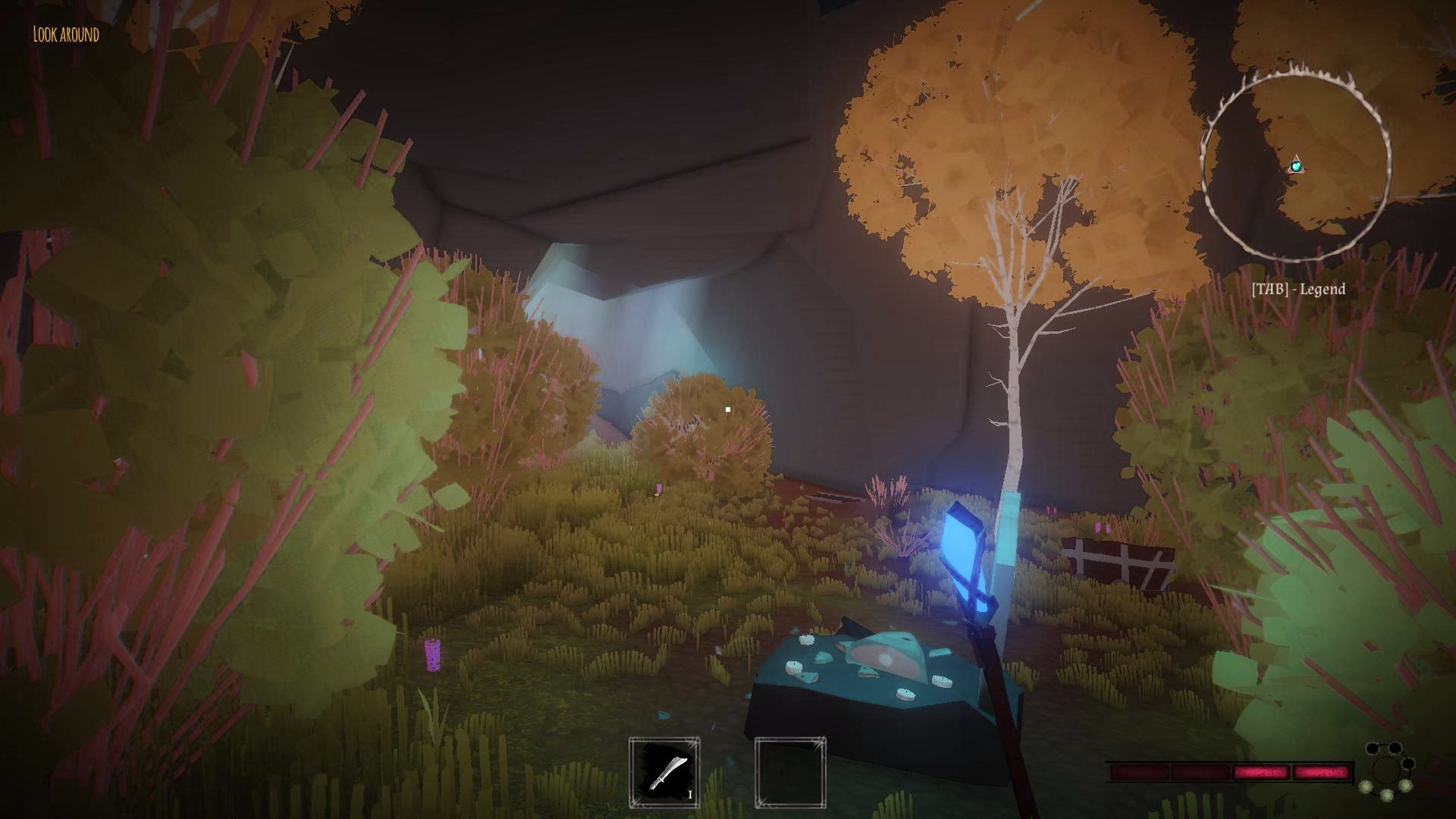1456x819 pixels.
Task: Select the empty second hotbar slot
Action: (789, 772)
